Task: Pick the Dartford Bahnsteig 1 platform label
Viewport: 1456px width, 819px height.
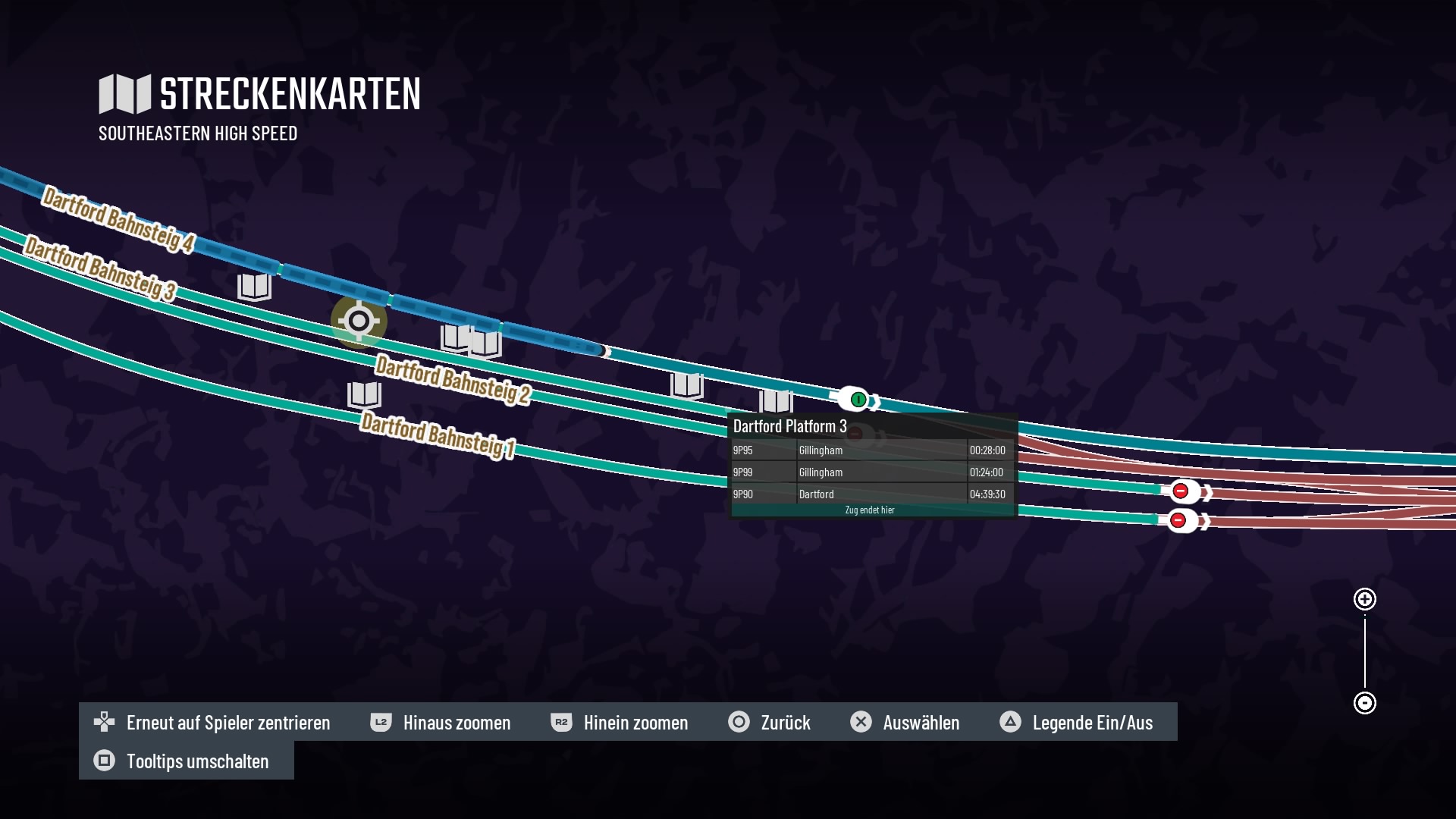Action: pyautogui.click(x=438, y=435)
